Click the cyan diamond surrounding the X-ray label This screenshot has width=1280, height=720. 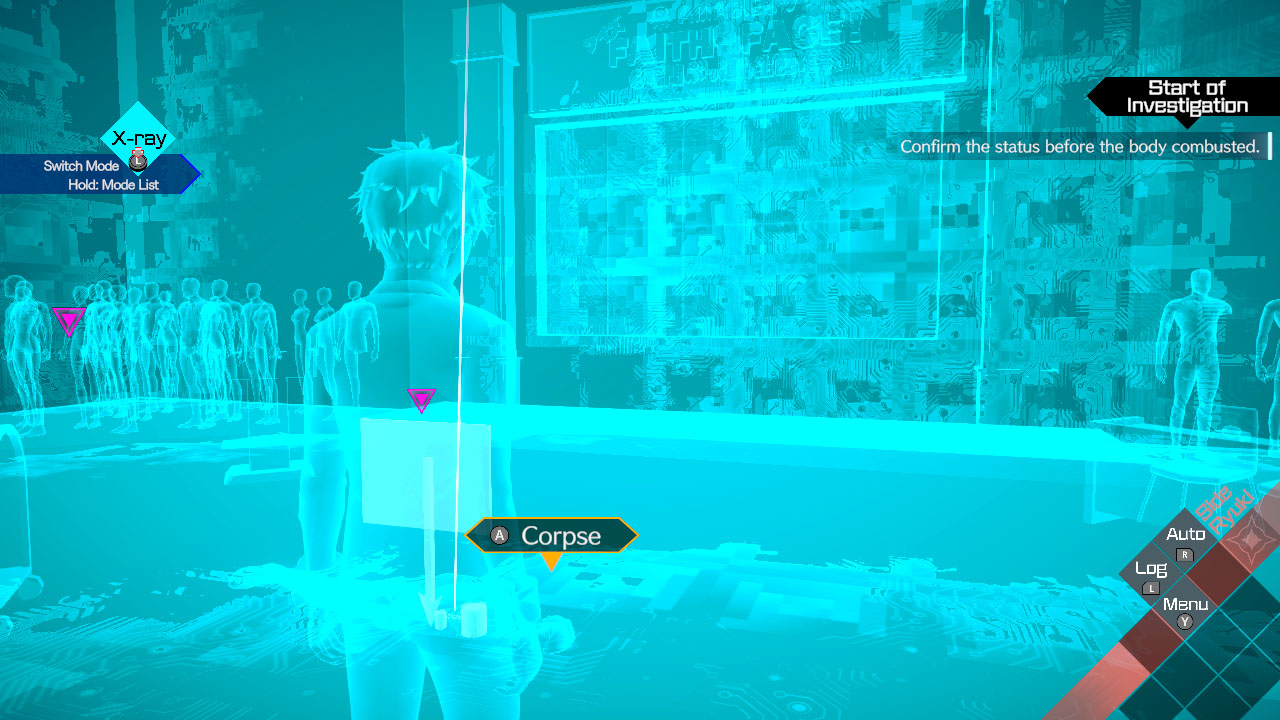pyautogui.click(x=137, y=137)
